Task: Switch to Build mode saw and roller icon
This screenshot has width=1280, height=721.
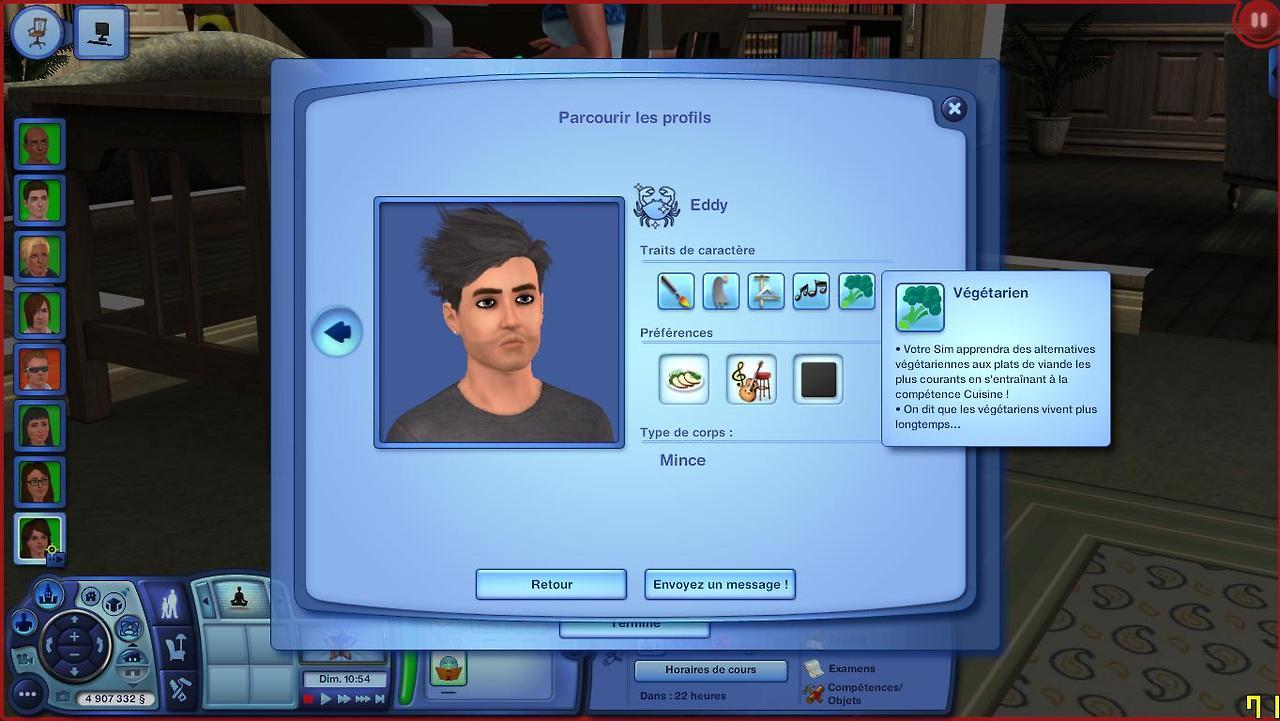Action: point(180,690)
